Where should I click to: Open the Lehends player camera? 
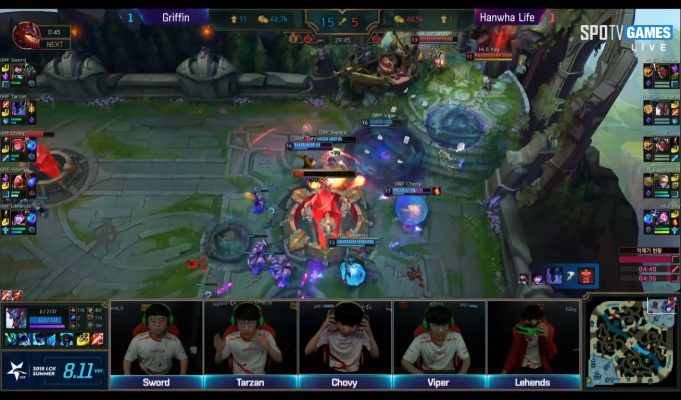[x=534, y=339]
